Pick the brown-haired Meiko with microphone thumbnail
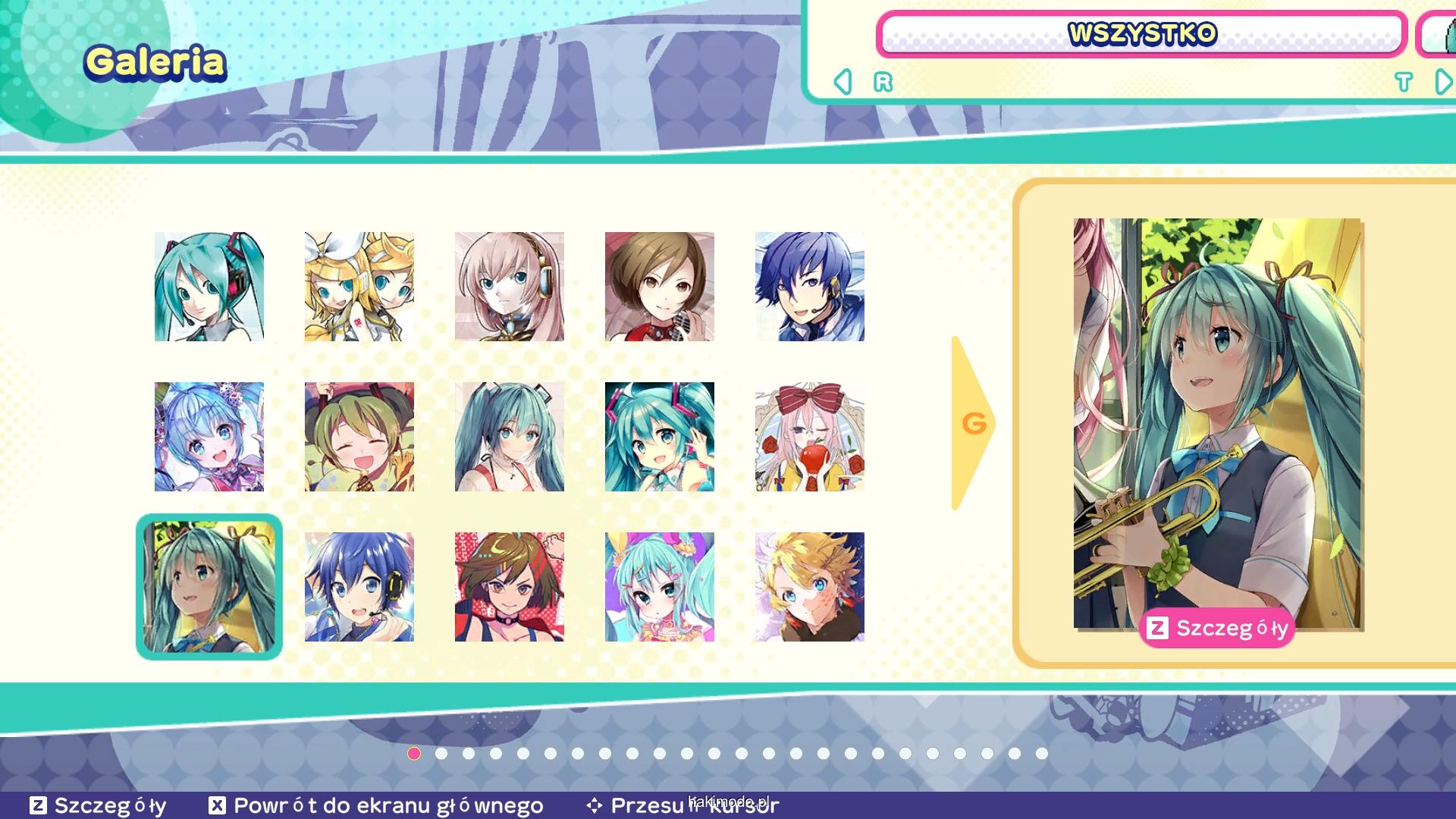 pos(660,287)
